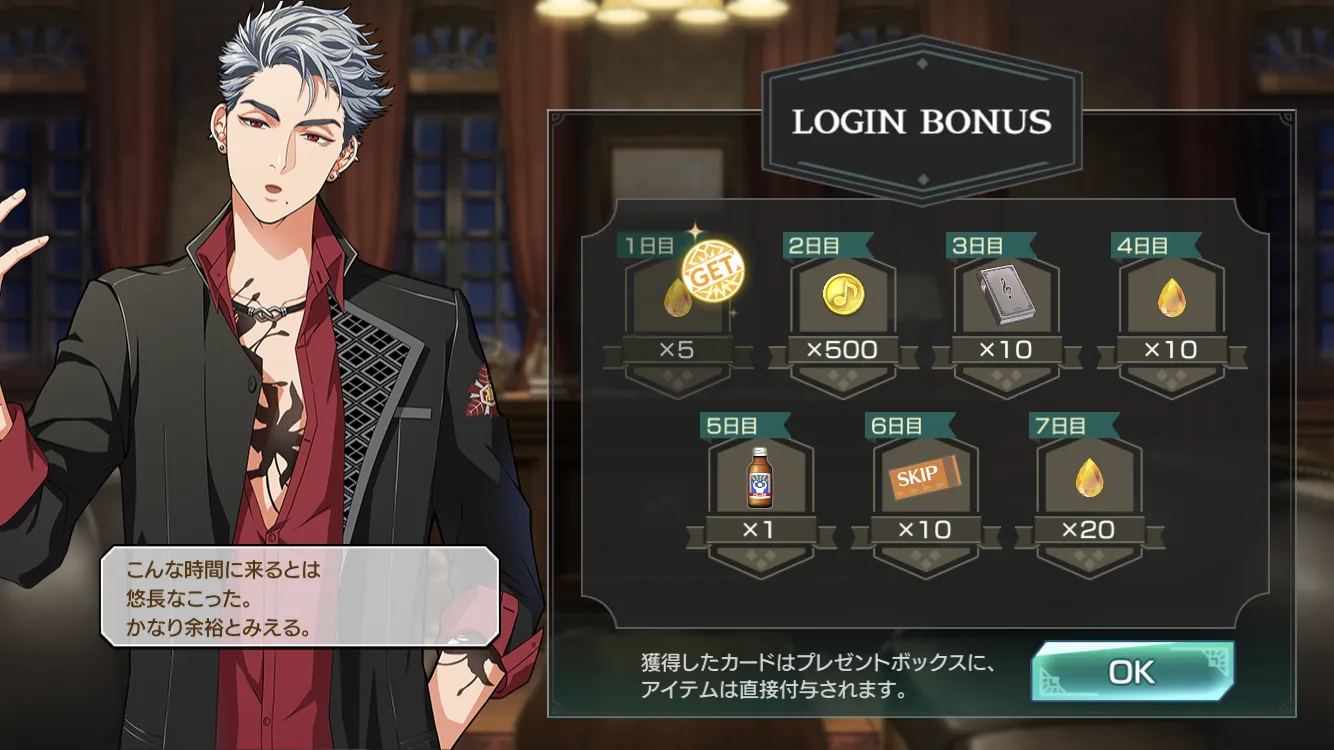1334x750 pixels.
Task: Select the day 2 gold coin reward
Action: [x=842, y=296]
